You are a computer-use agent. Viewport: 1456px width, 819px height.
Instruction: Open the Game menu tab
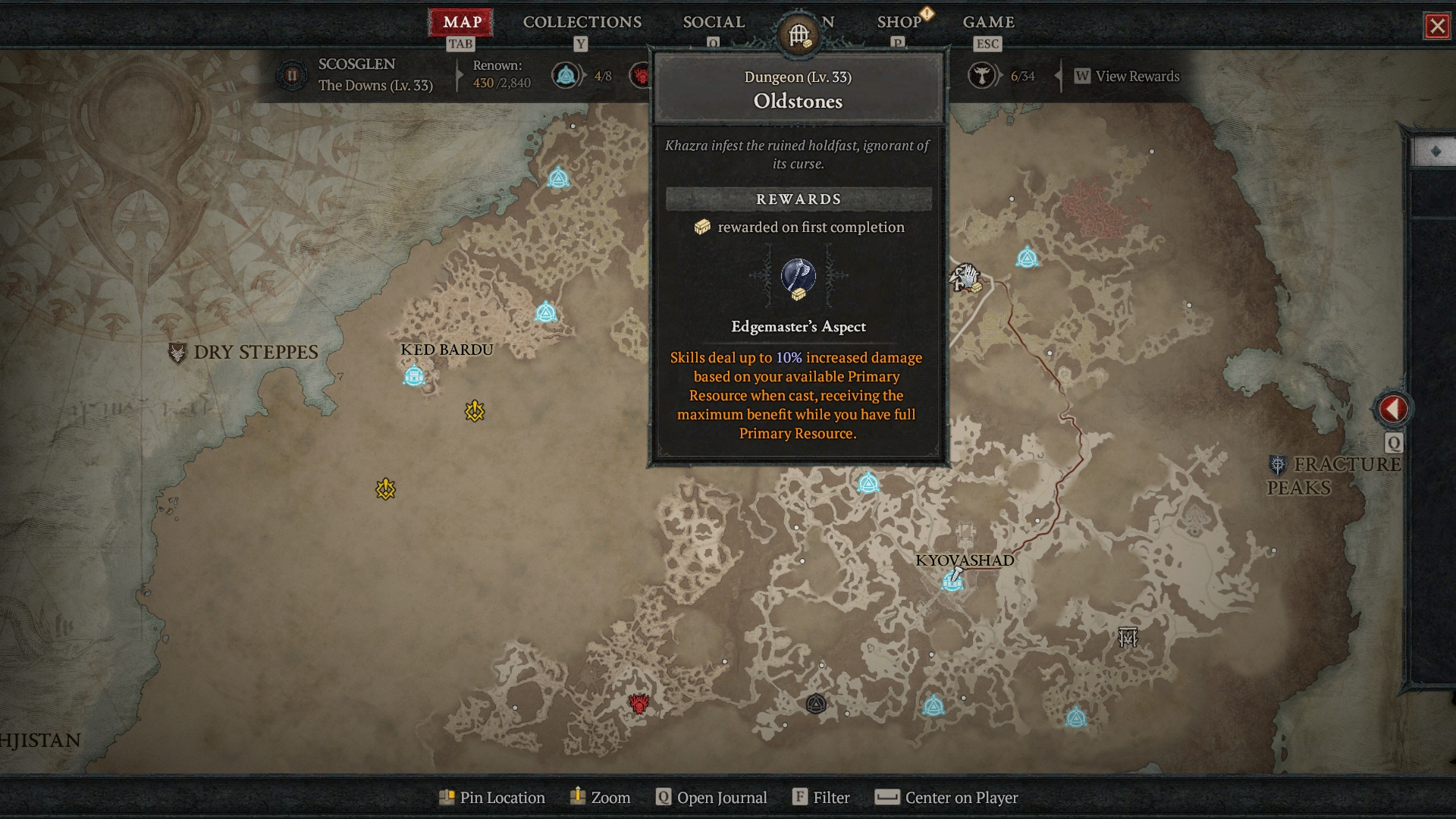tap(988, 22)
